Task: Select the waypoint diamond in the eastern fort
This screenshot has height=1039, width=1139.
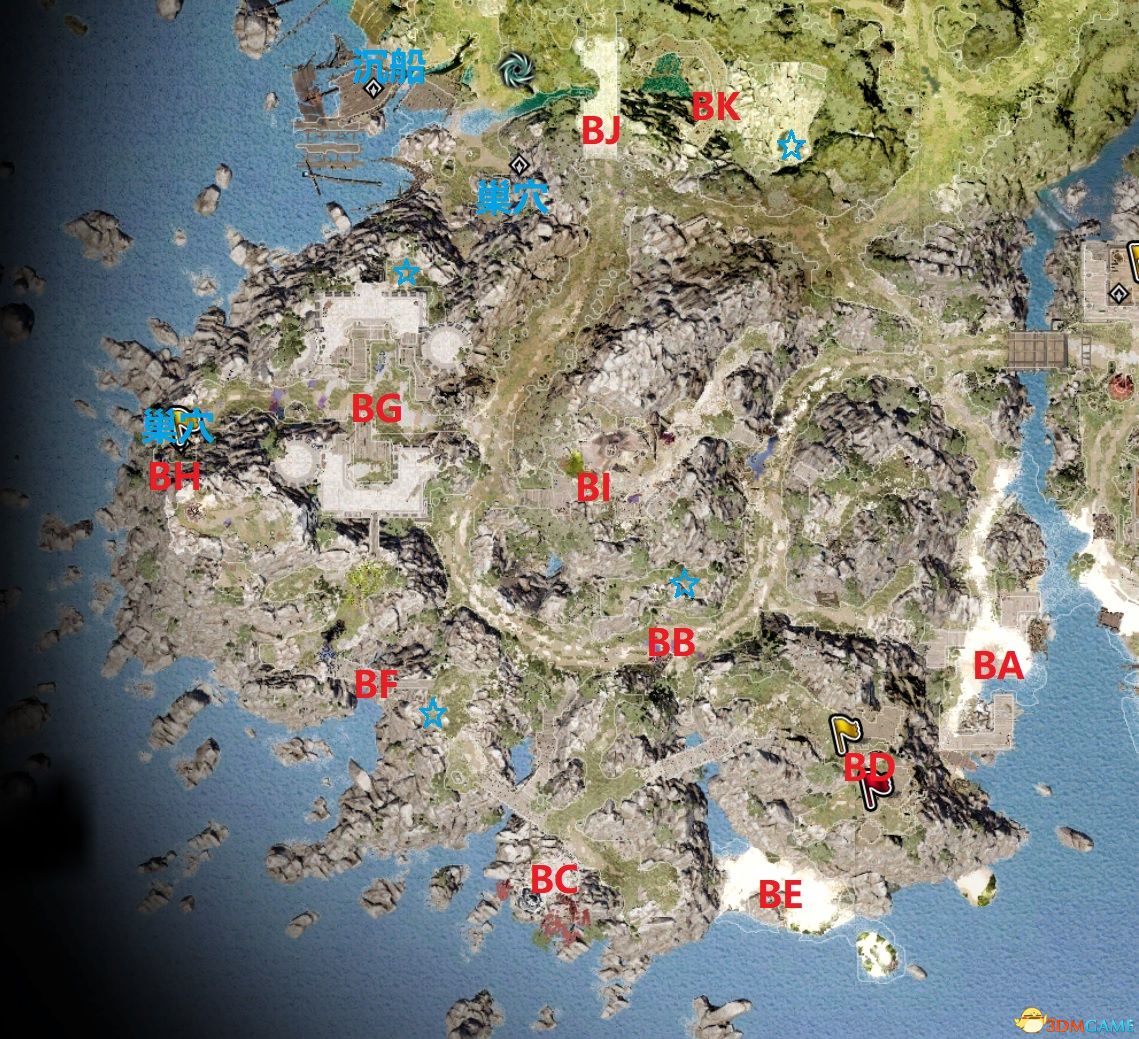Action: click(x=1118, y=293)
